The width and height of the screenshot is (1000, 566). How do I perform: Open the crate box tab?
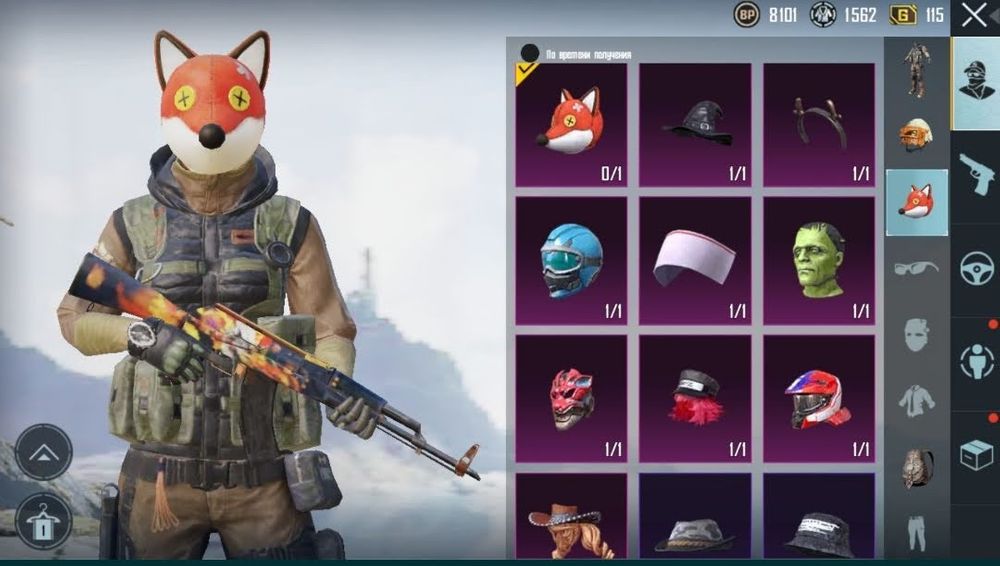pyautogui.click(x=975, y=455)
